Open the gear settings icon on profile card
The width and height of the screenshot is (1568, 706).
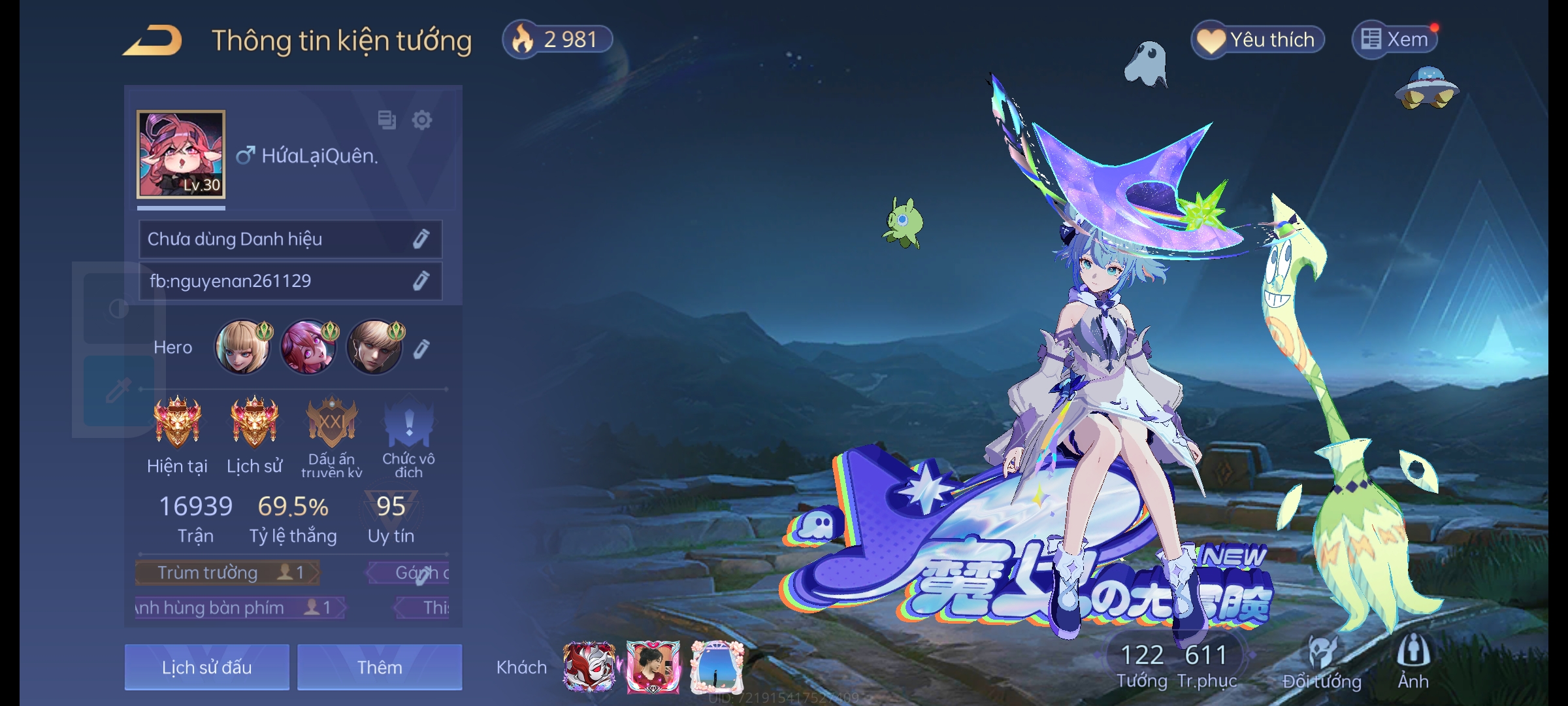(422, 120)
